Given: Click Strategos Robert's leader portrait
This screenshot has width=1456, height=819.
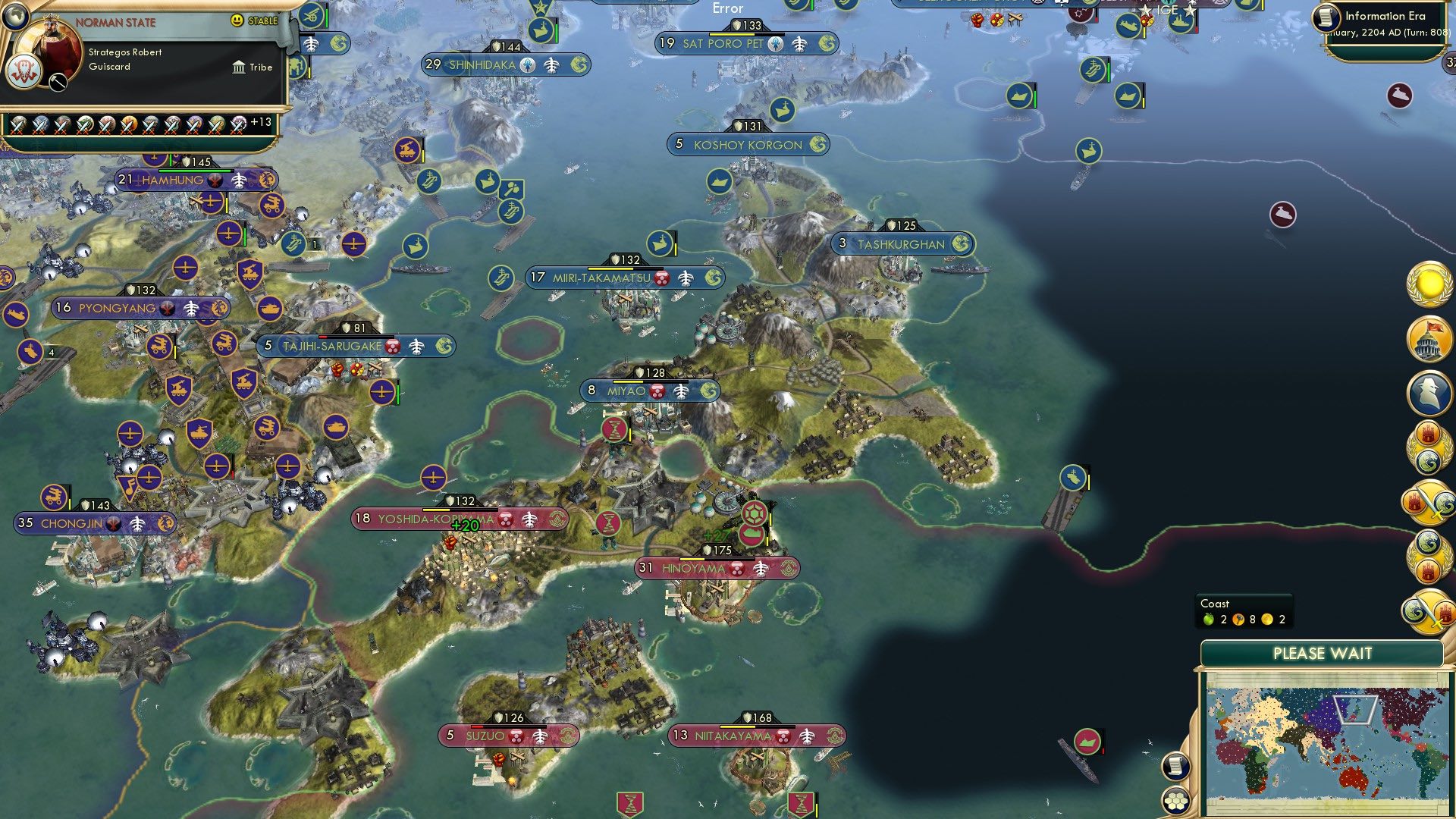Looking at the screenshot, I should coord(49,53).
